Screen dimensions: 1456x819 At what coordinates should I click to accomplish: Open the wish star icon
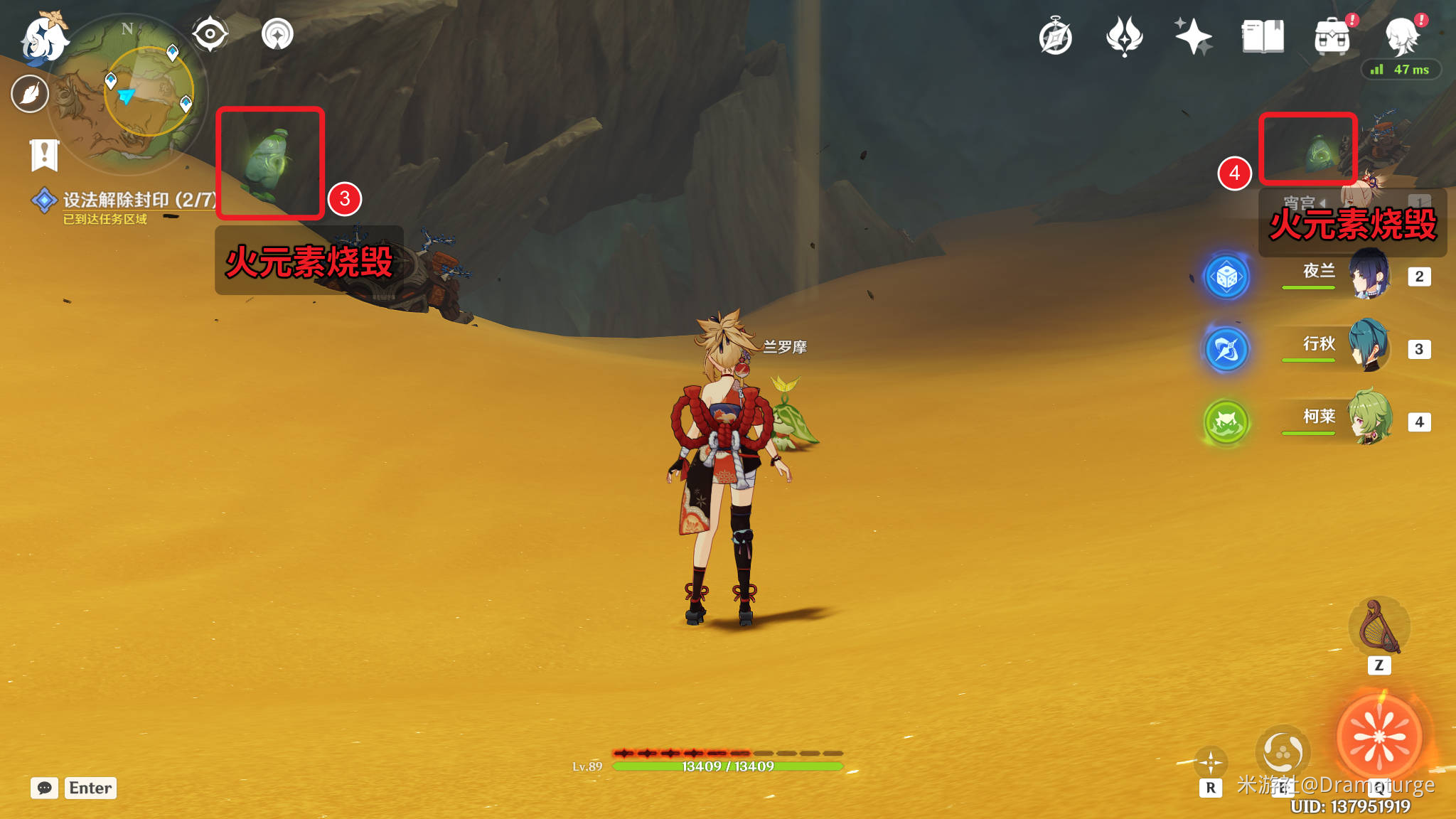(1193, 37)
